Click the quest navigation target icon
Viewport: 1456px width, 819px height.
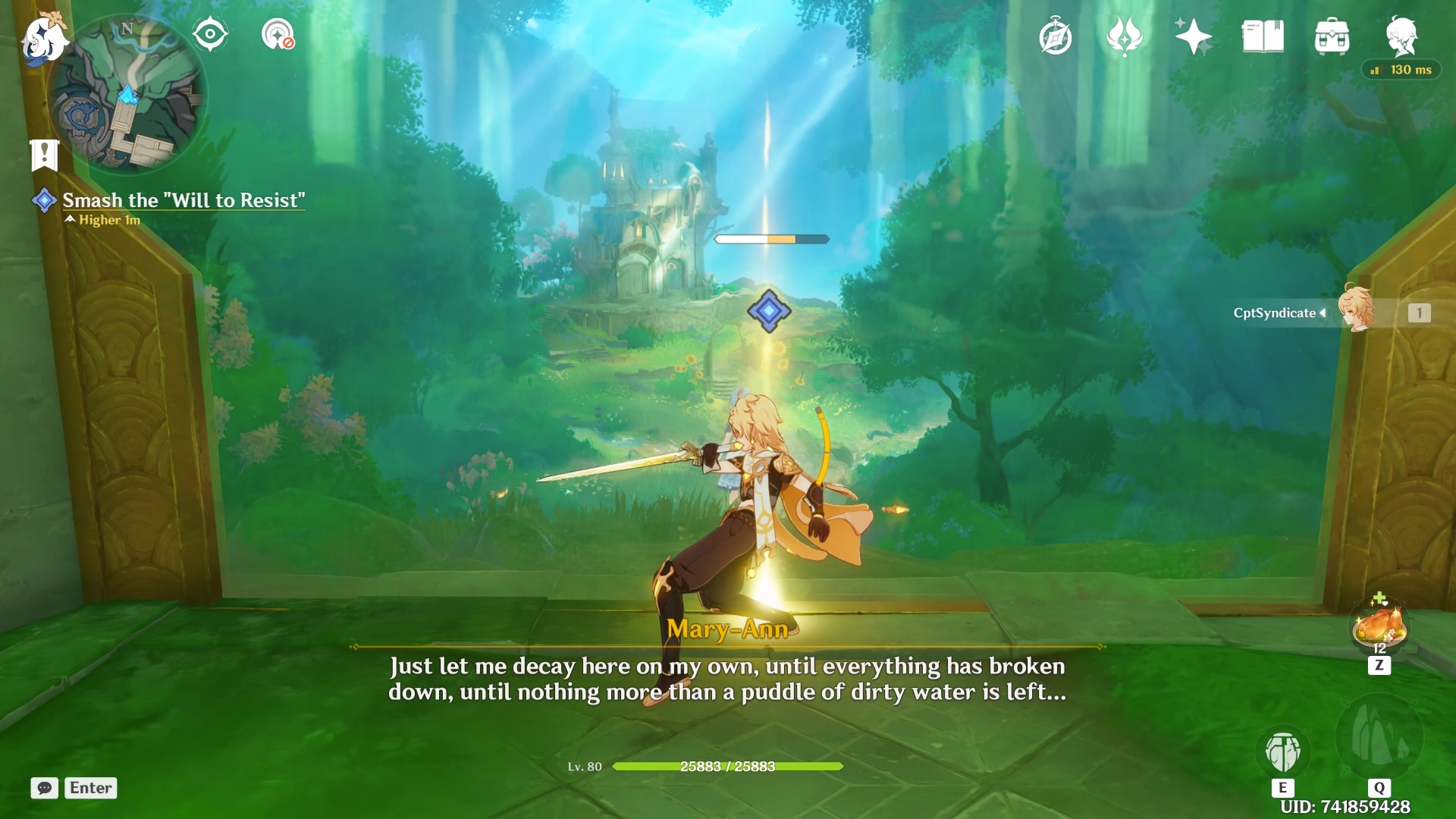[x=278, y=35]
